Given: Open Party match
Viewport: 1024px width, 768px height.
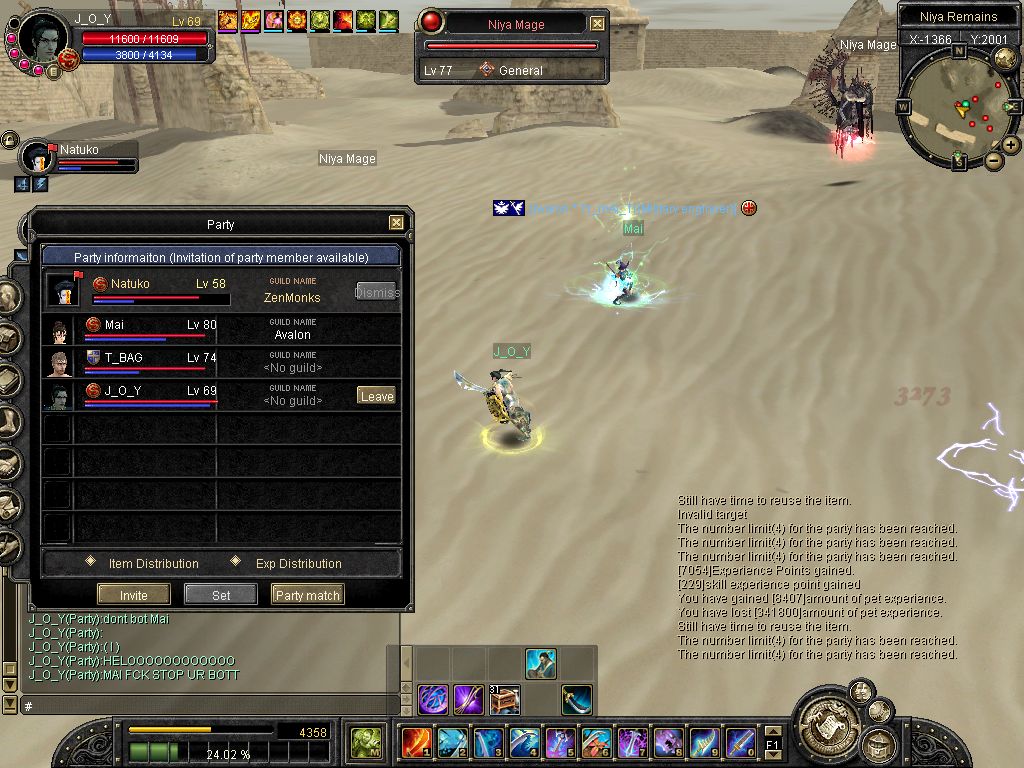Looking at the screenshot, I should coord(307,595).
